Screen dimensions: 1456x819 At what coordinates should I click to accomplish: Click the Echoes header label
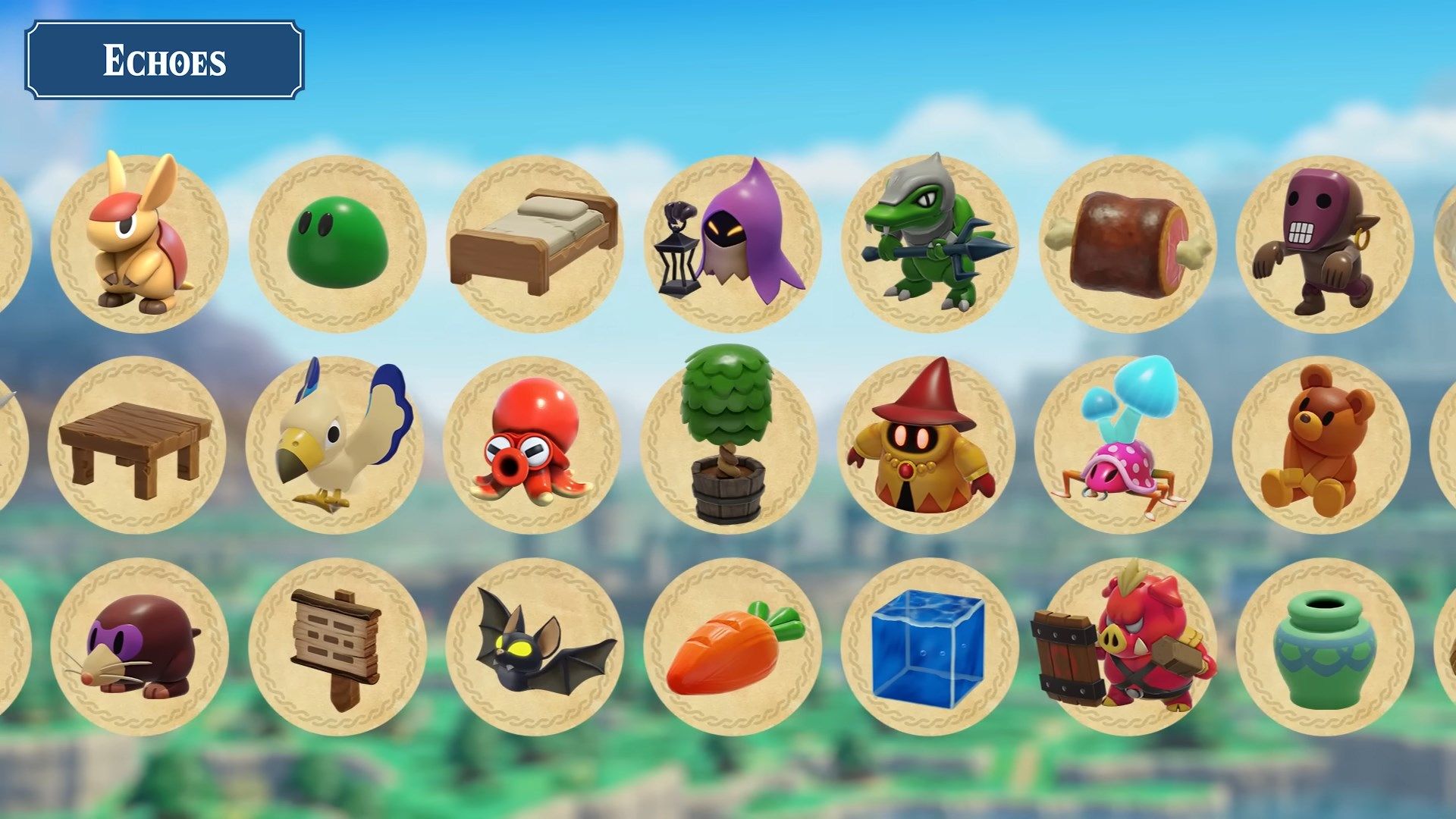coord(167,61)
